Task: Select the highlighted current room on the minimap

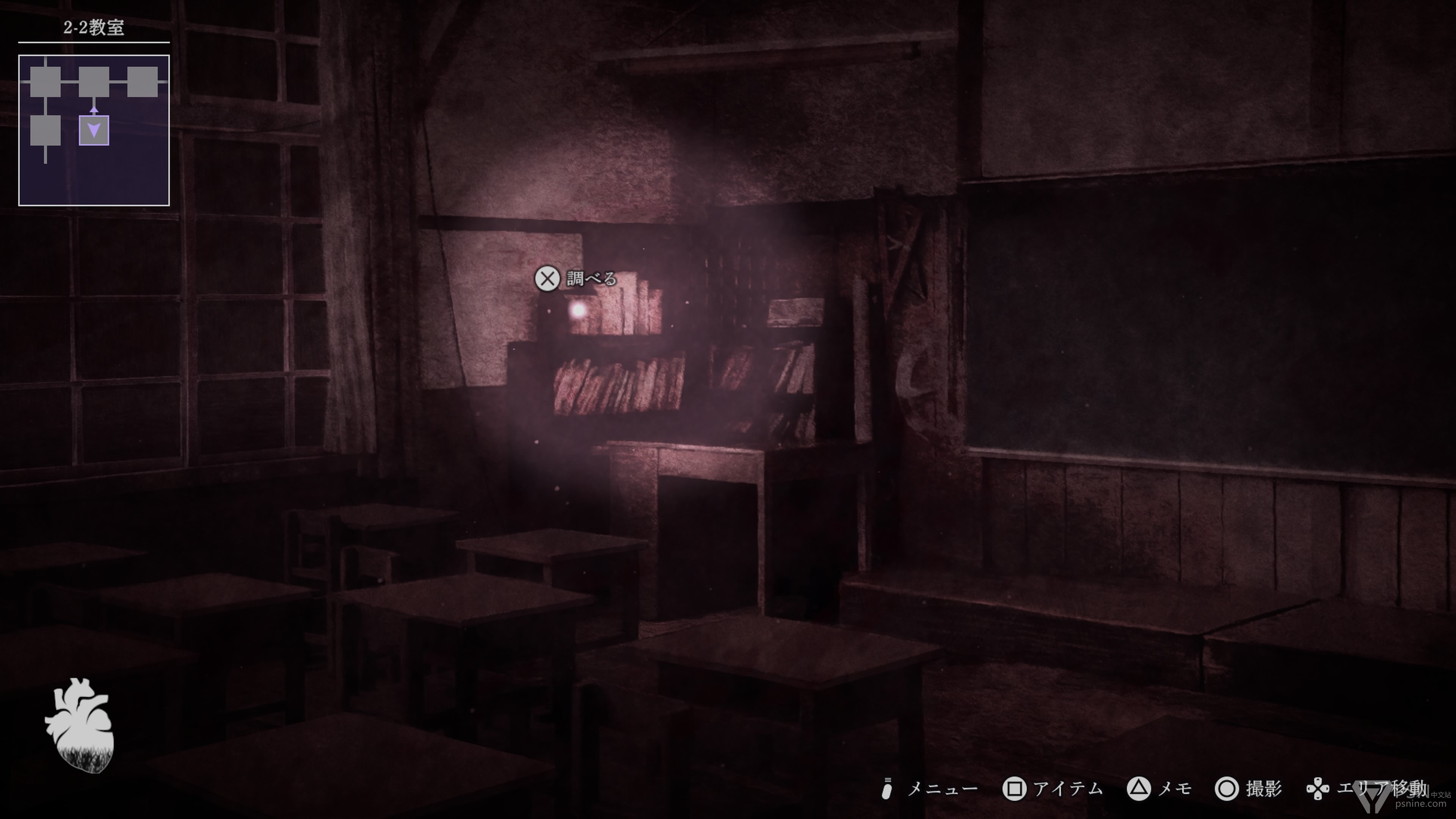Action: [x=94, y=130]
